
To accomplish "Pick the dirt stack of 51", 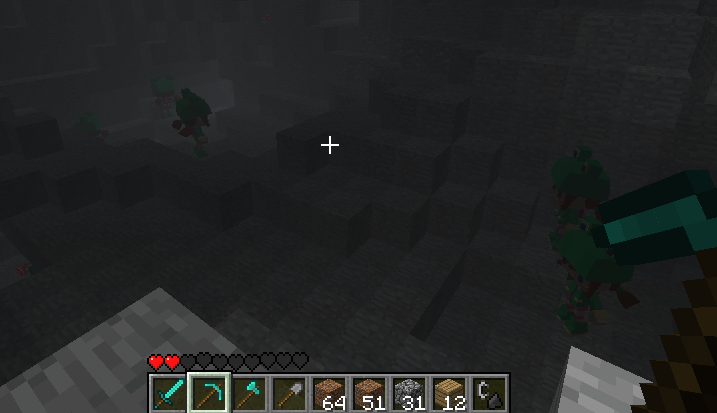I will (369, 393).
